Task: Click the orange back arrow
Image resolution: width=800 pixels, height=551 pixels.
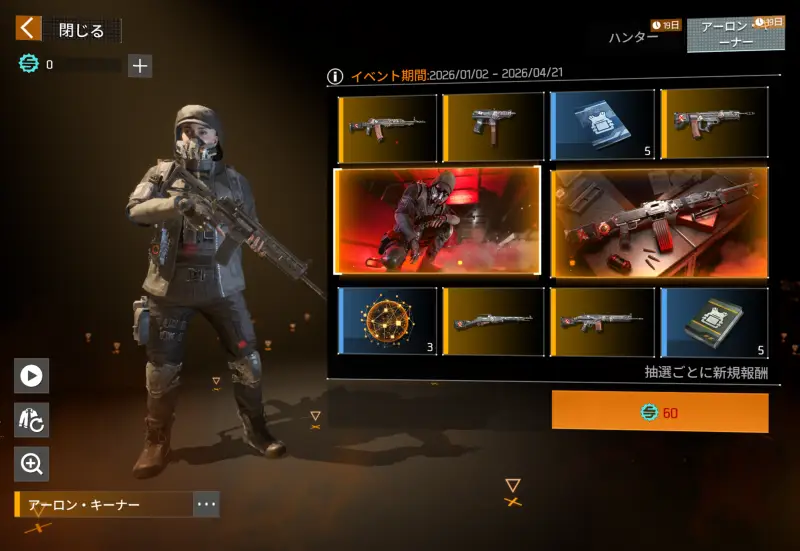Action: tap(29, 28)
